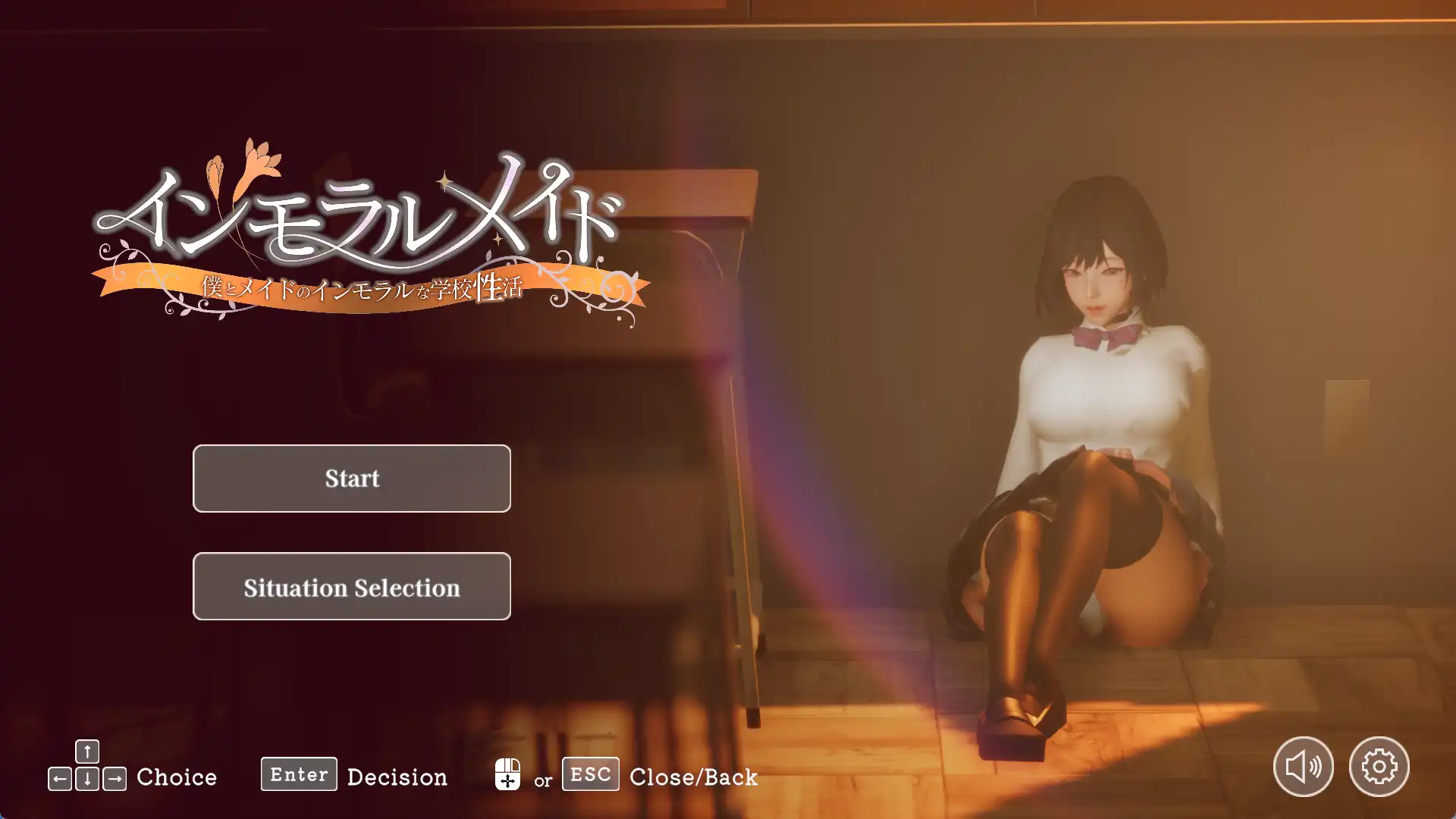This screenshot has height=819, width=1456.
Task: Click the sparkle star beside the logo text
Action: [444, 180]
